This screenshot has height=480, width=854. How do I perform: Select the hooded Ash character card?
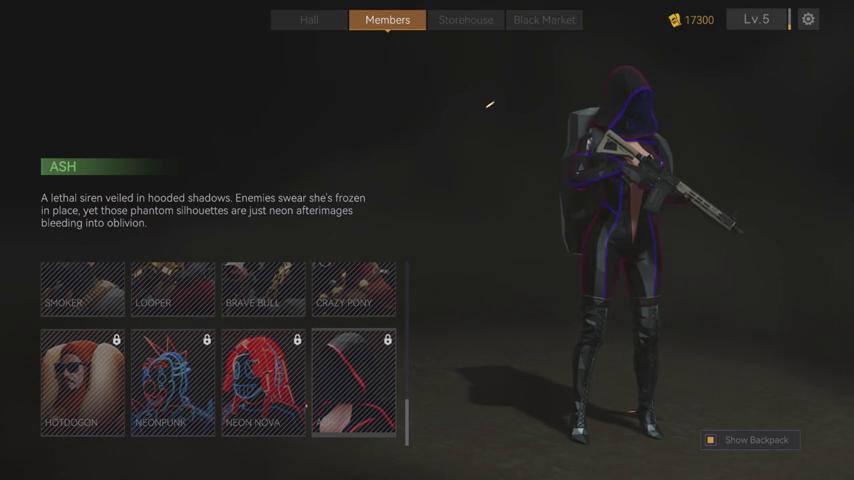[354, 382]
